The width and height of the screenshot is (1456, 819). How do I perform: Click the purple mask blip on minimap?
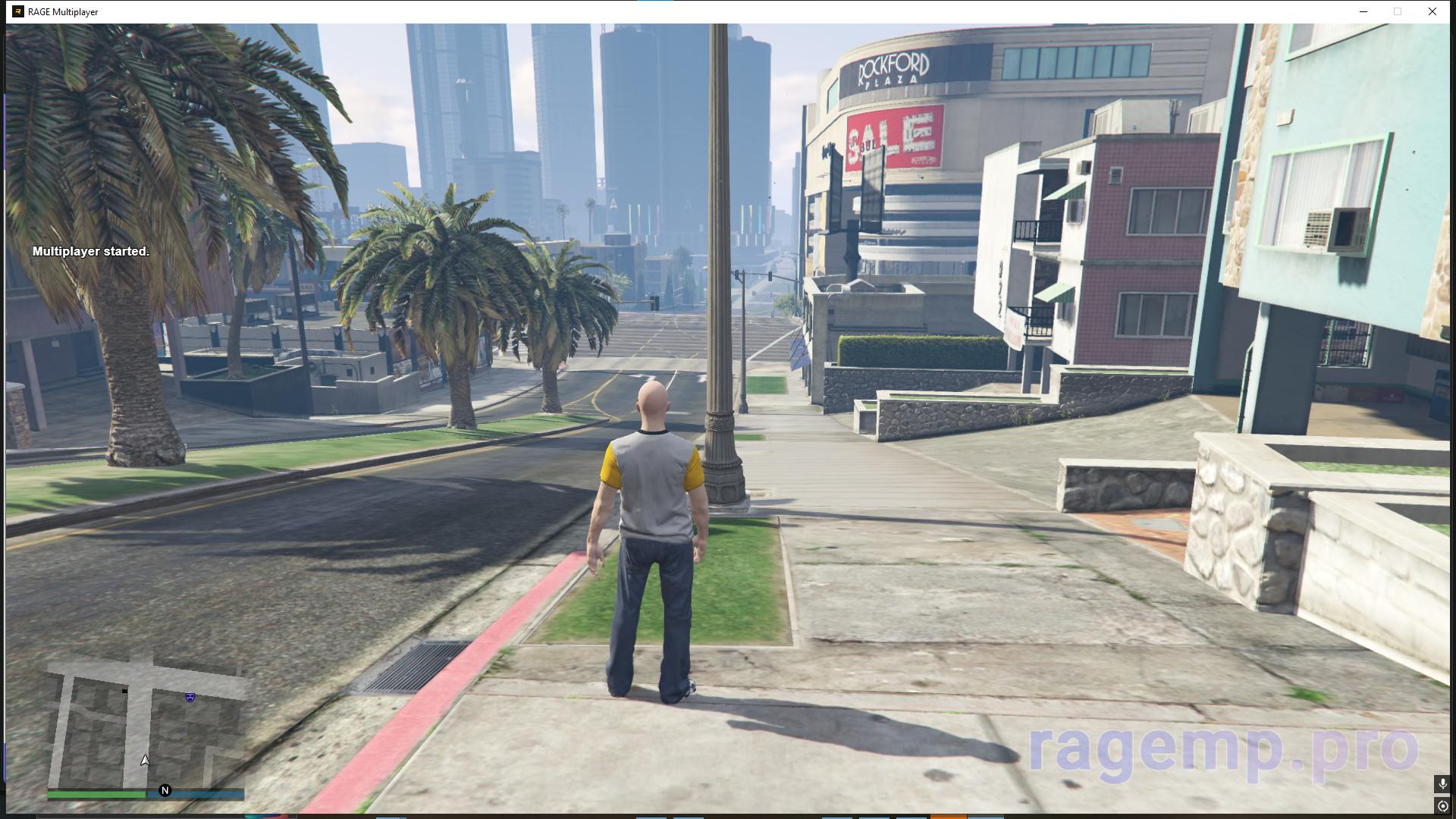click(x=190, y=697)
